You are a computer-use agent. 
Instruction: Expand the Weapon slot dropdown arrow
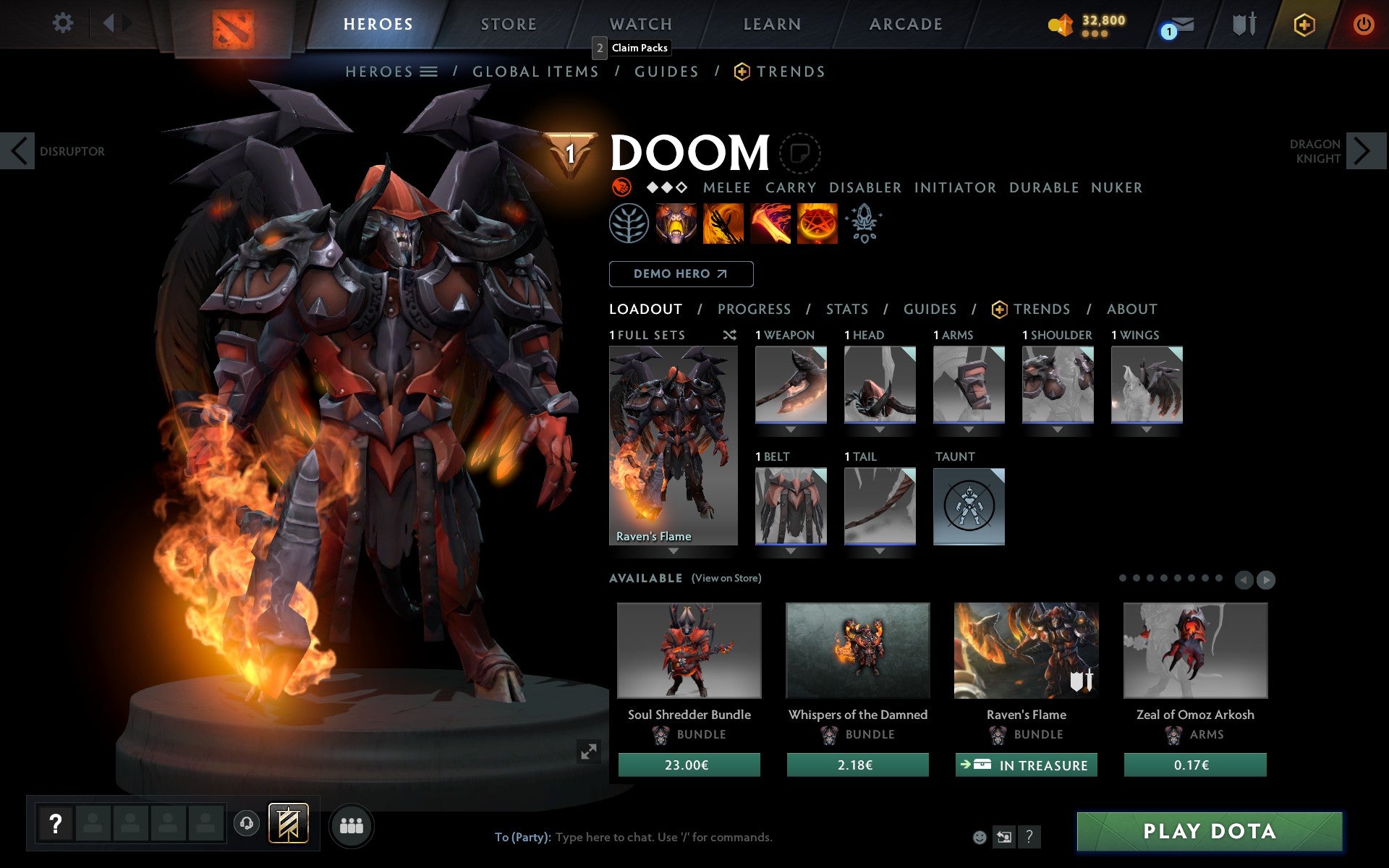click(x=790, y=428)
